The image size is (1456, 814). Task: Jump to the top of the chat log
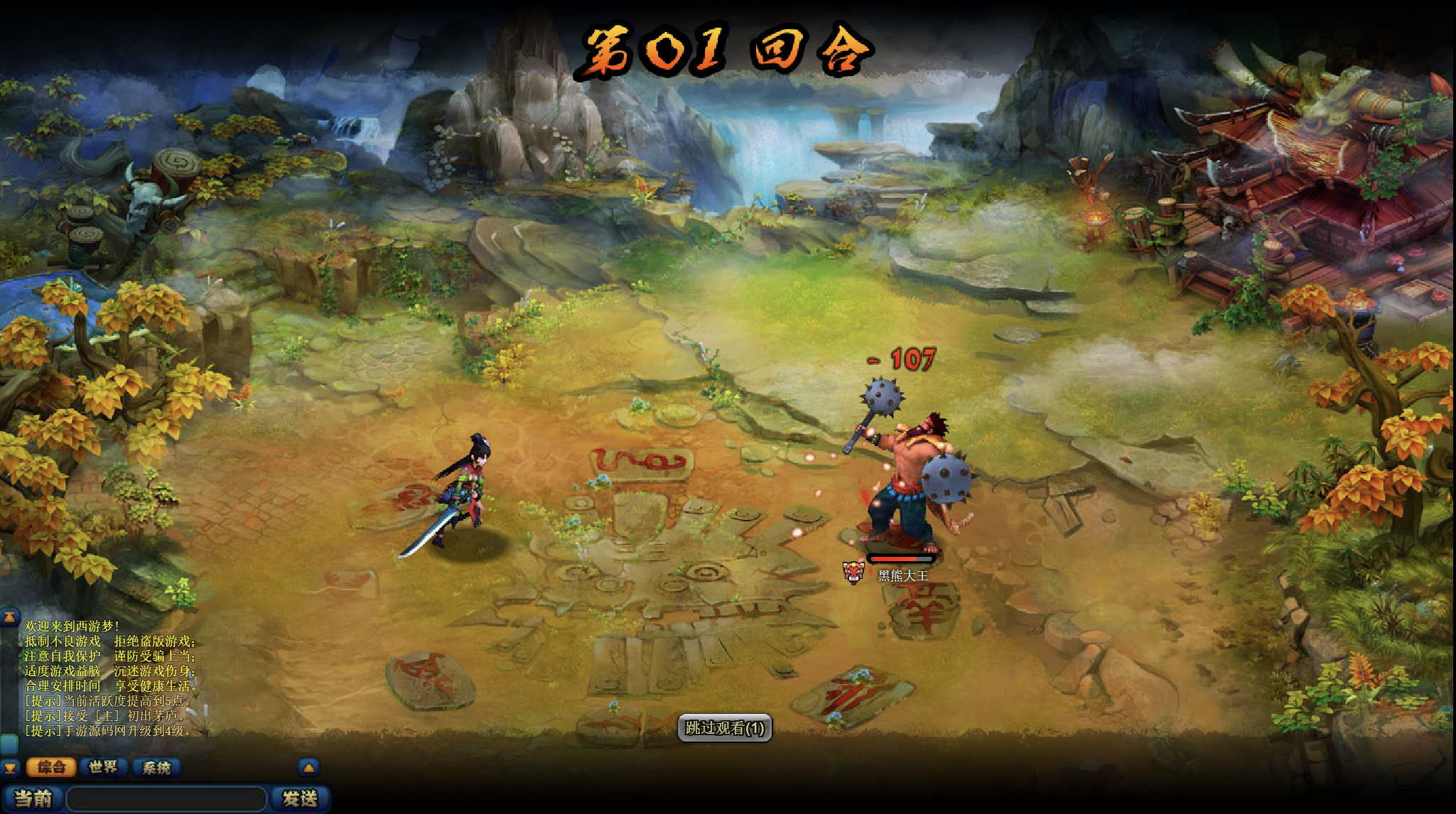(9, 617)
